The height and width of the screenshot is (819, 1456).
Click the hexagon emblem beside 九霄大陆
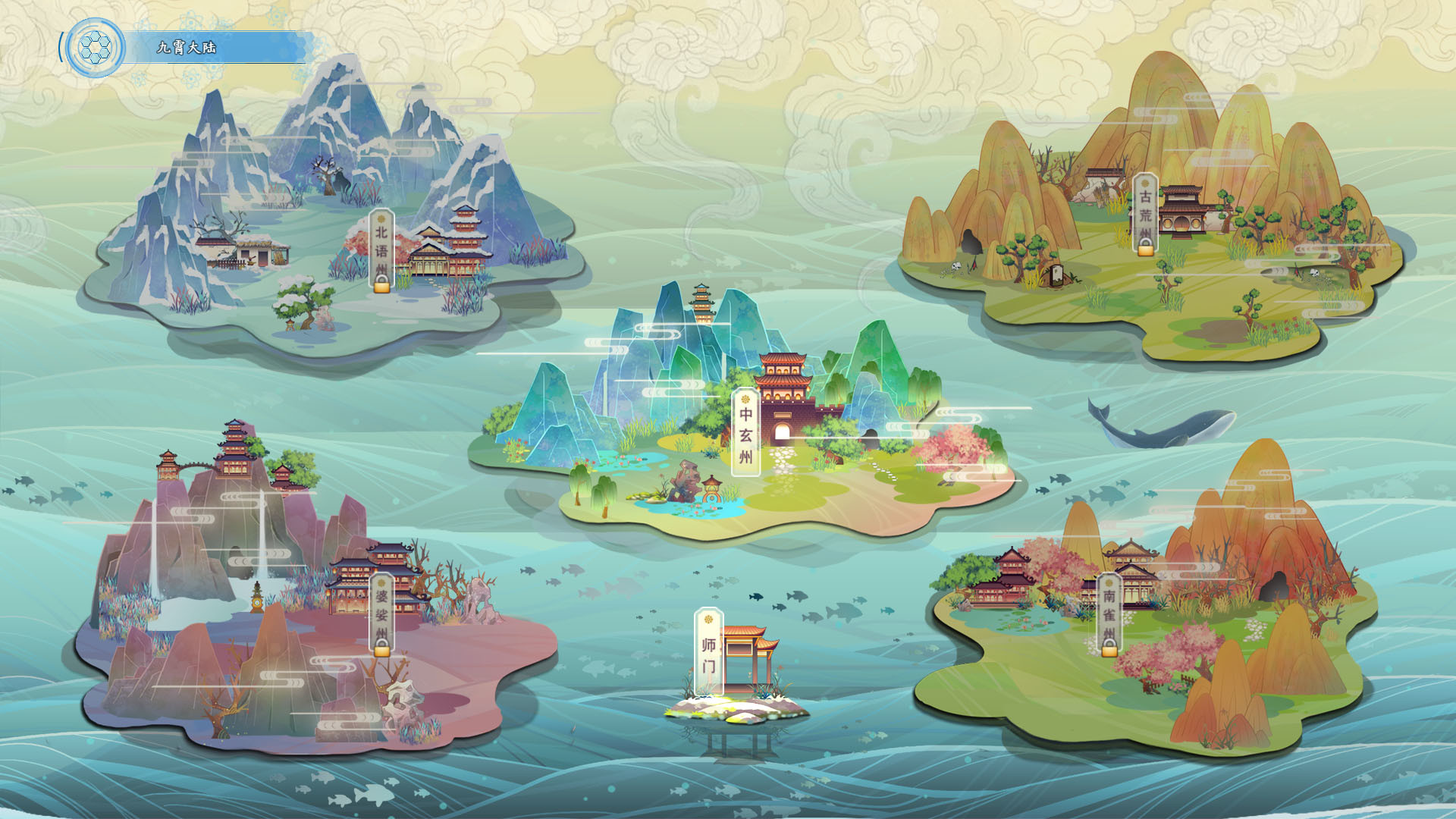[96, 48]
